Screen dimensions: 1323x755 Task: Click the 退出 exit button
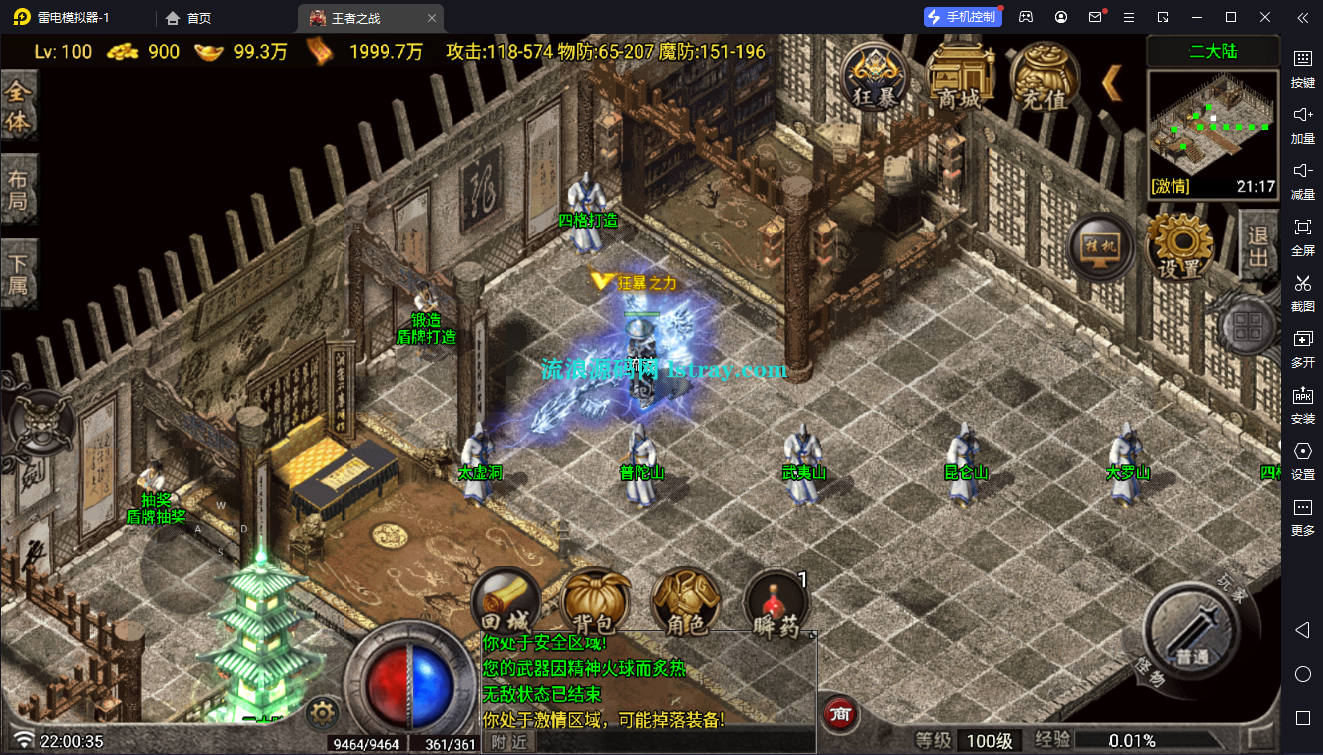(x=1258, y=245)
